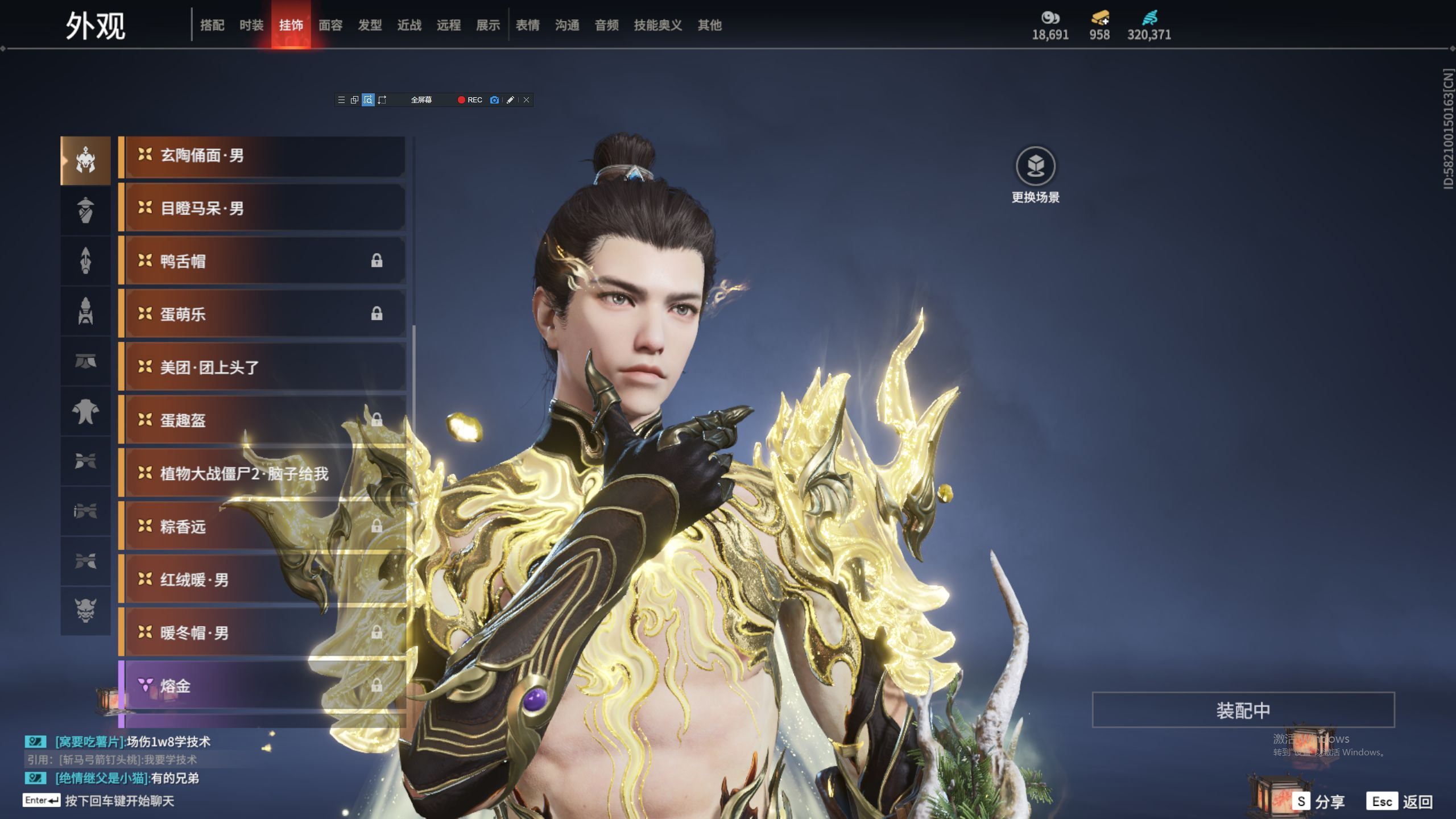The width and height of the screenshot is (1456, 819).
Task: Choose 植物大战僵尸2·脑子给我 accessory
Action: point(263,474)
